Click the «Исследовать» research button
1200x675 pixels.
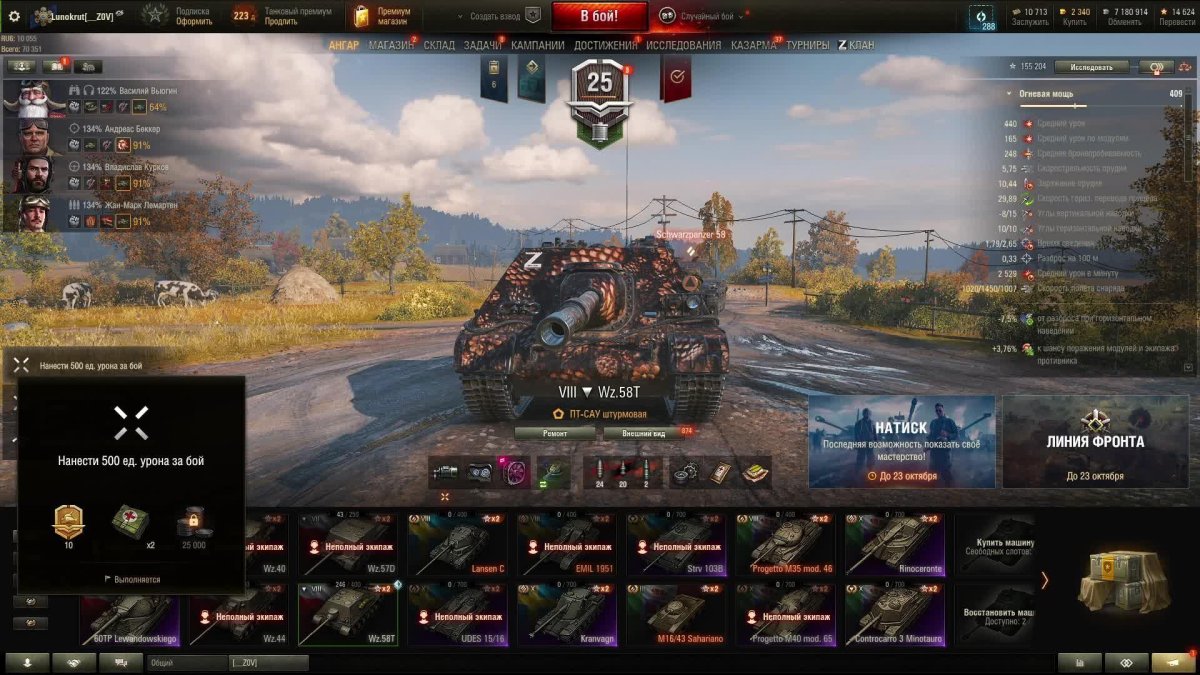tap(1091, 67)
